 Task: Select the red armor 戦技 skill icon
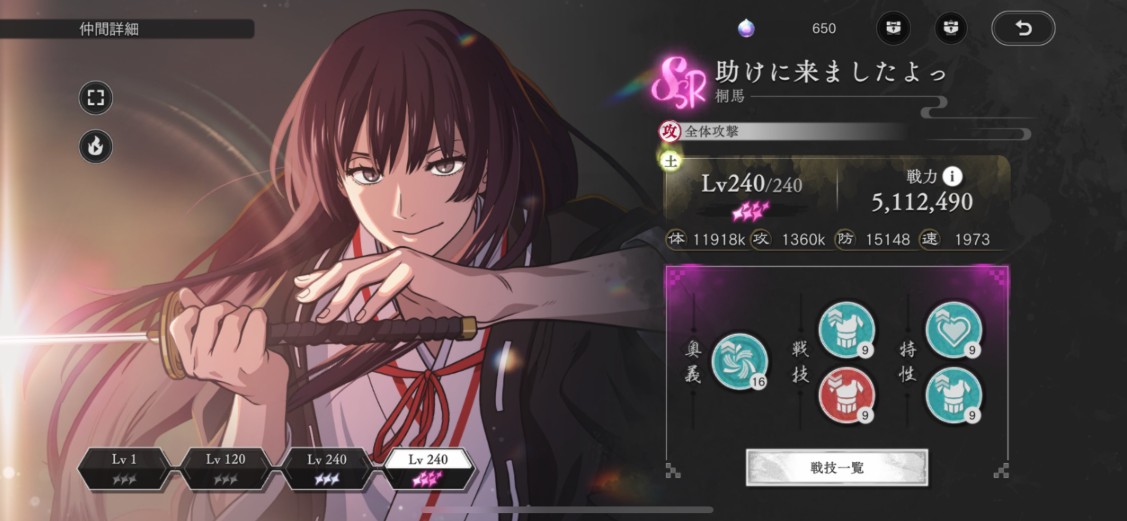click(847, 394)
